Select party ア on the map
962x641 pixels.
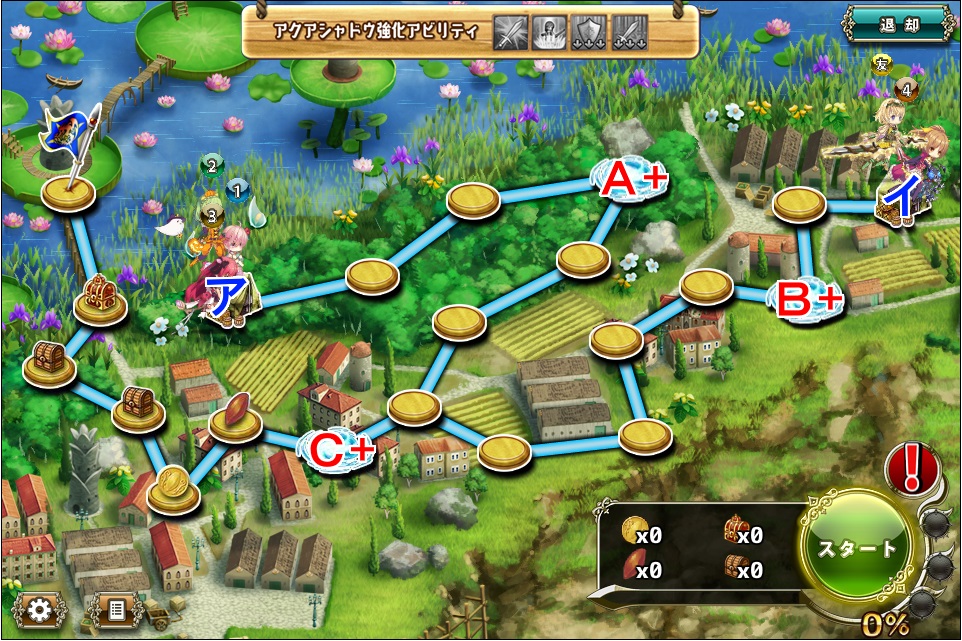tap(220, 285)
